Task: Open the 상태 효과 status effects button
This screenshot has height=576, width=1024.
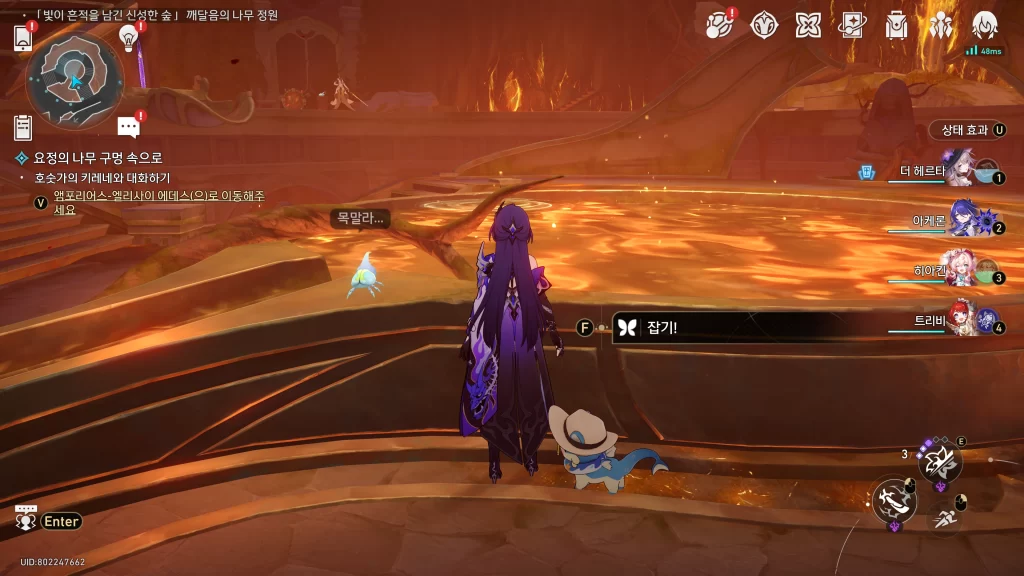Action: (968, 130)
